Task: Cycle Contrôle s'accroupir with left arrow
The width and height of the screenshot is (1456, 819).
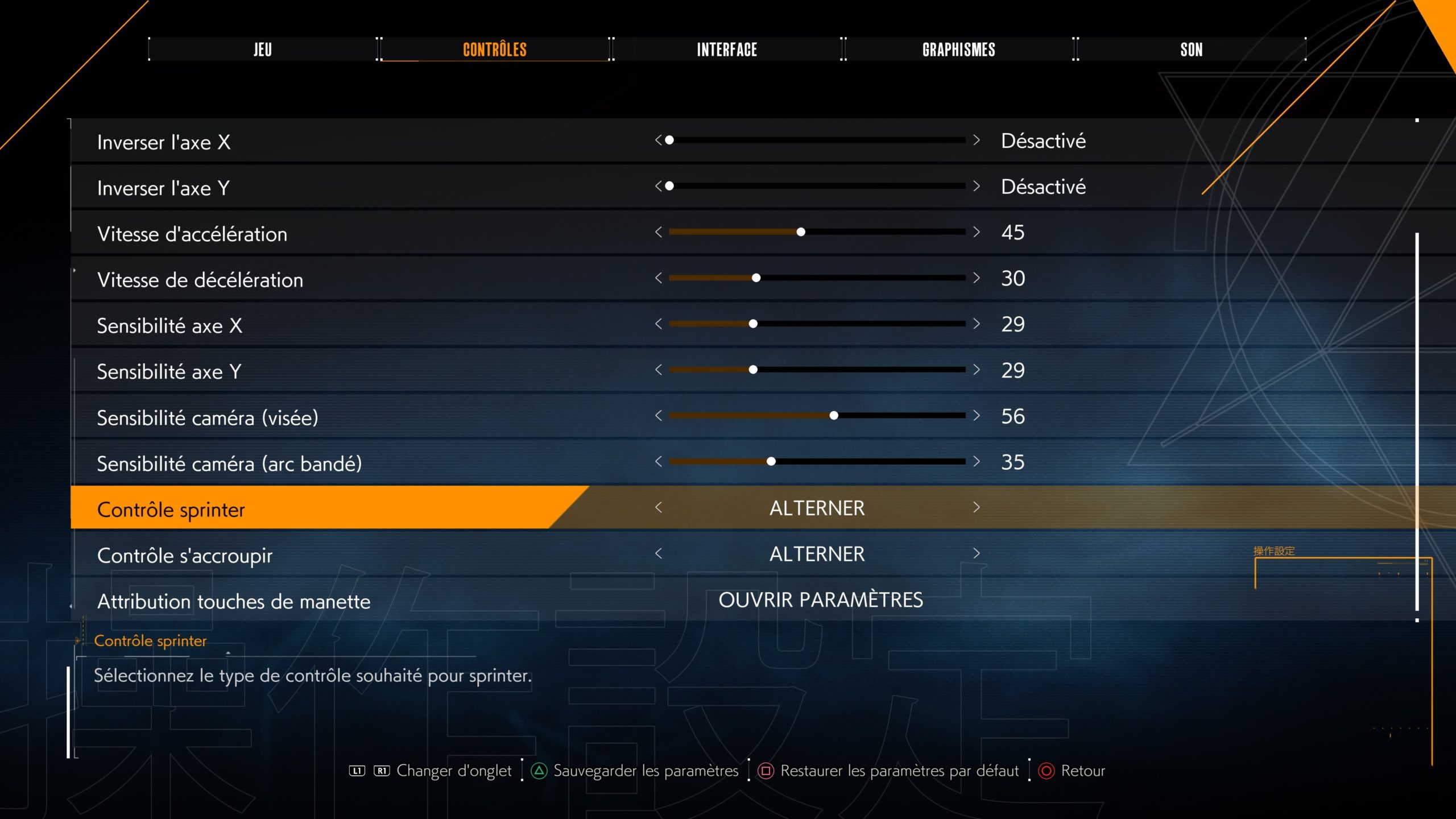Action: [x=659, y=553]
